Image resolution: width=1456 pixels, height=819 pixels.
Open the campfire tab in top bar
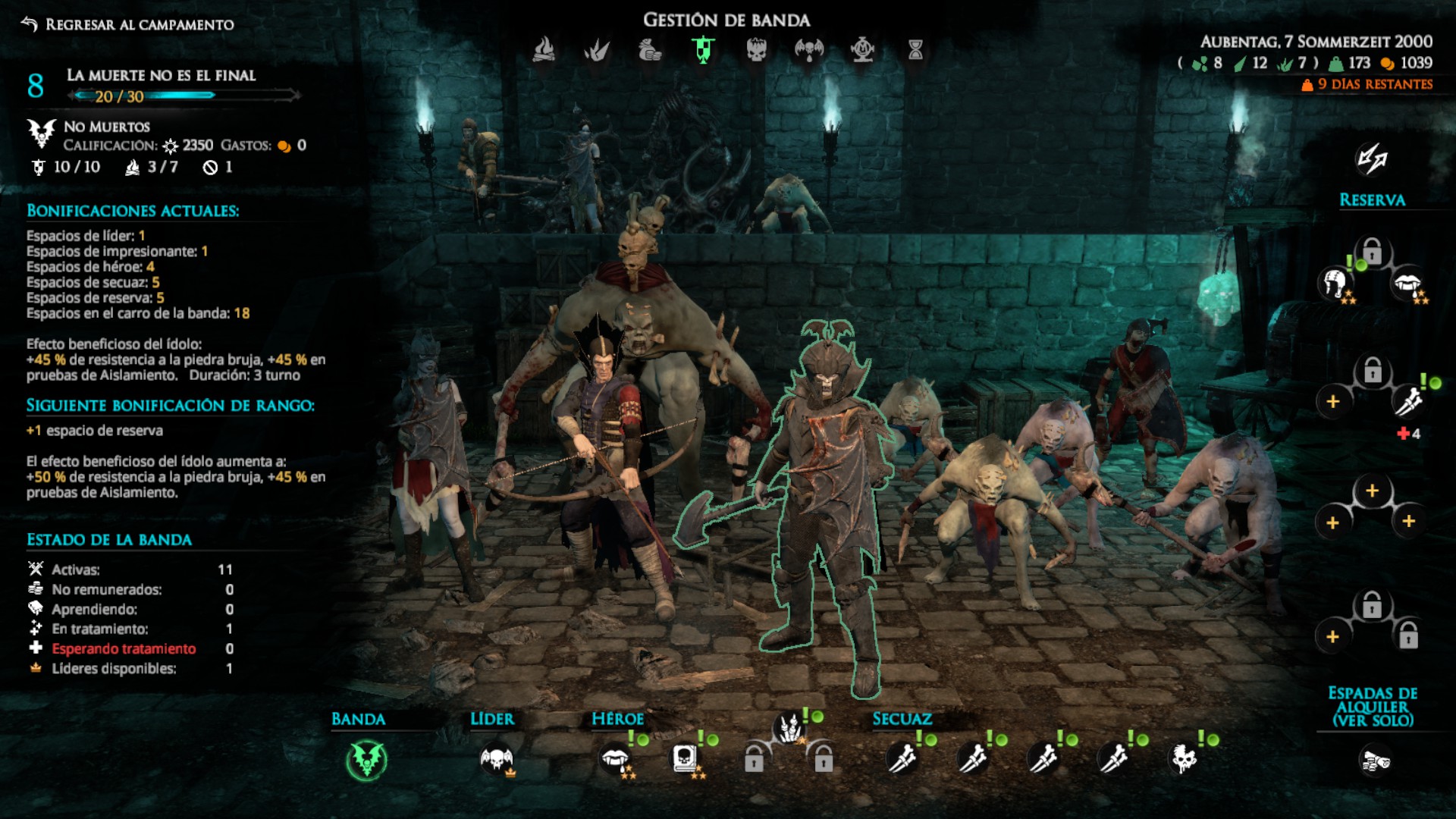click(x=544, y=50)
